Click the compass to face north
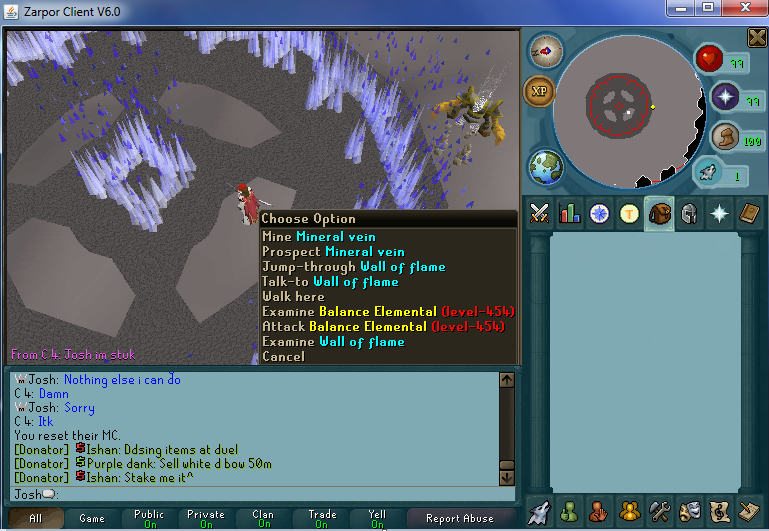 click(546, 48)
